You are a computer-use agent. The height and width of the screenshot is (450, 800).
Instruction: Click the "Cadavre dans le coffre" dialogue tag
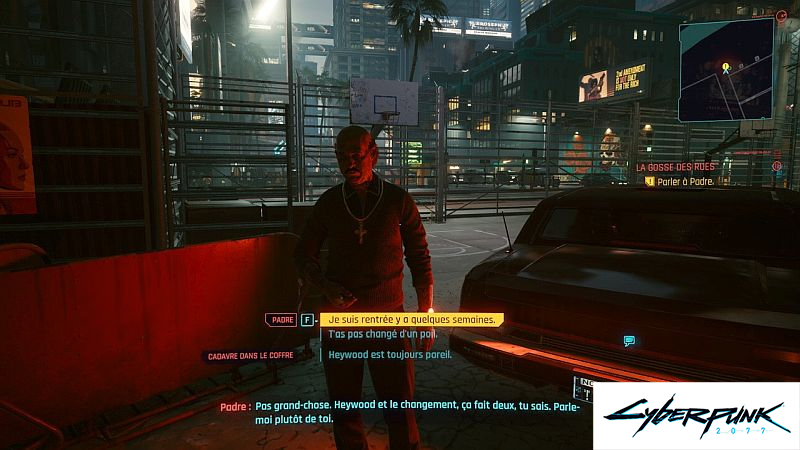pyautogui.click(x=248, y=356)
